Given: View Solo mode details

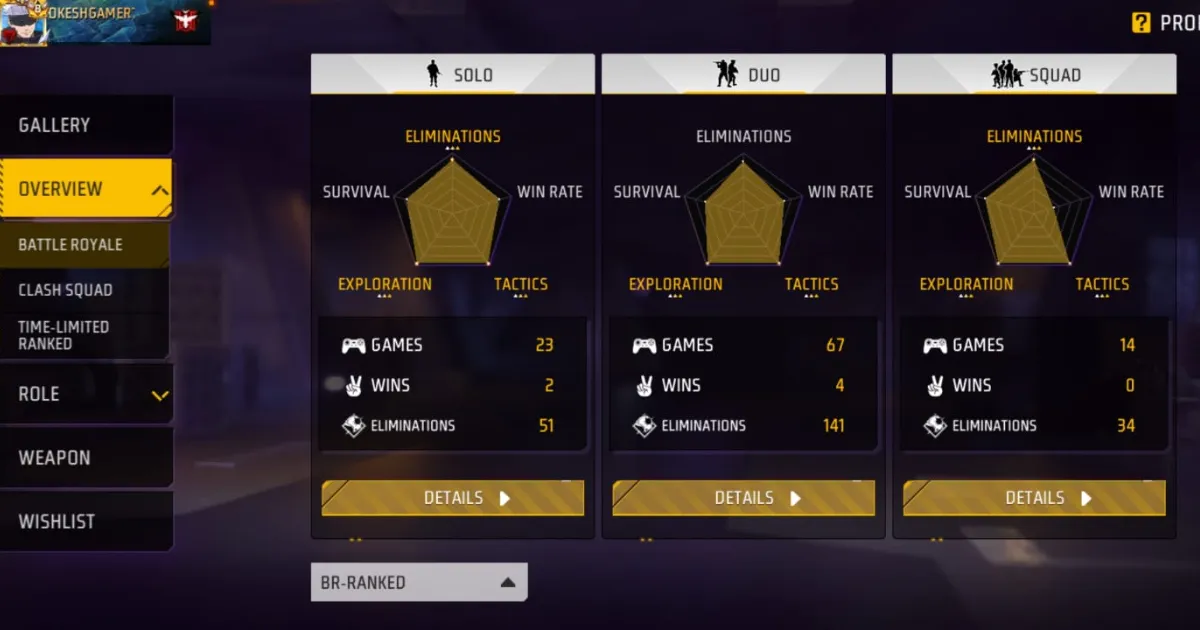Looking at the screenshot, I should 453,498.
